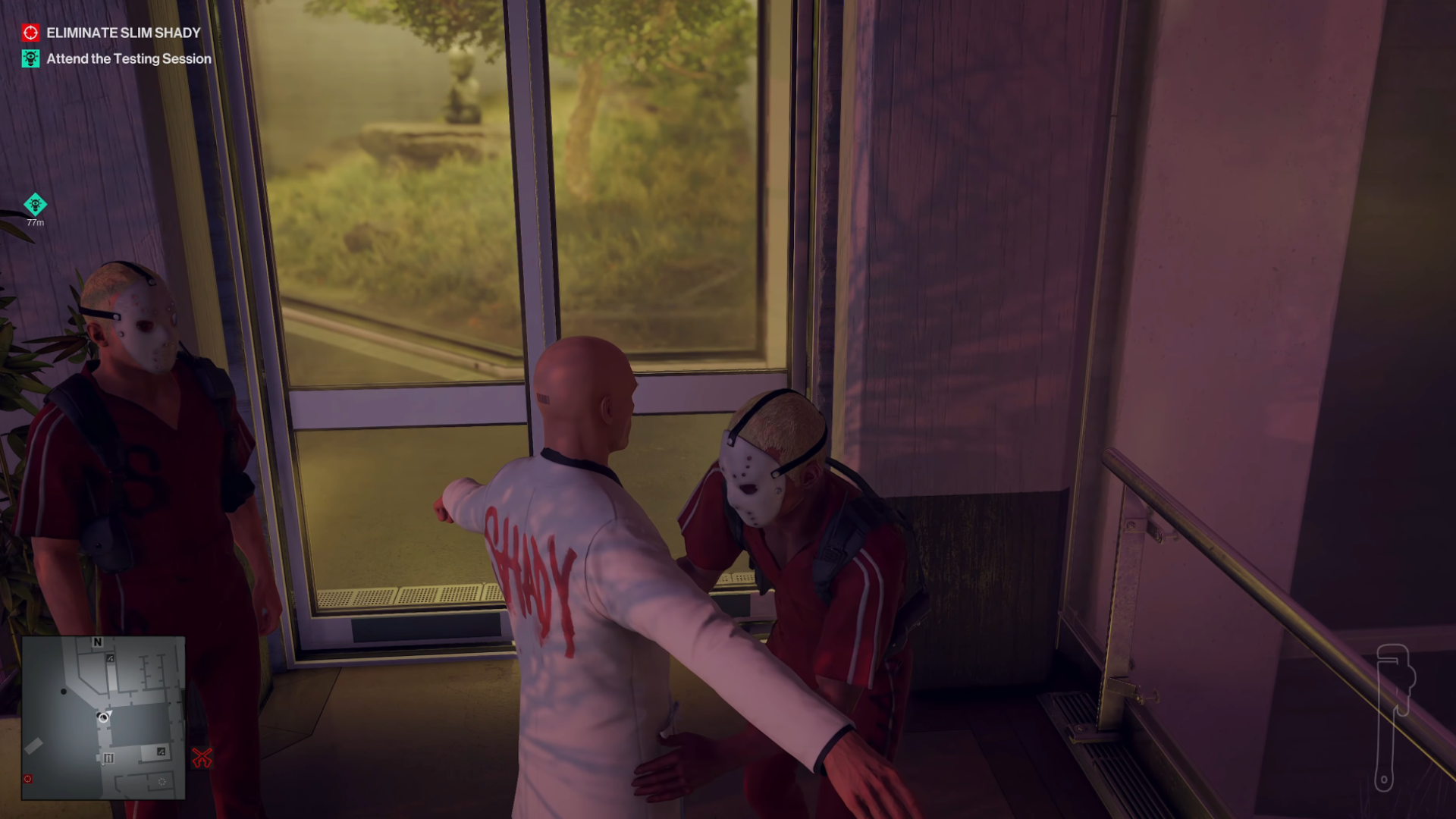Screen dimensions: 1456x819
Task: Select the ladder icon at minimap center
Action: pyautogui.click(x=109, y=758)
